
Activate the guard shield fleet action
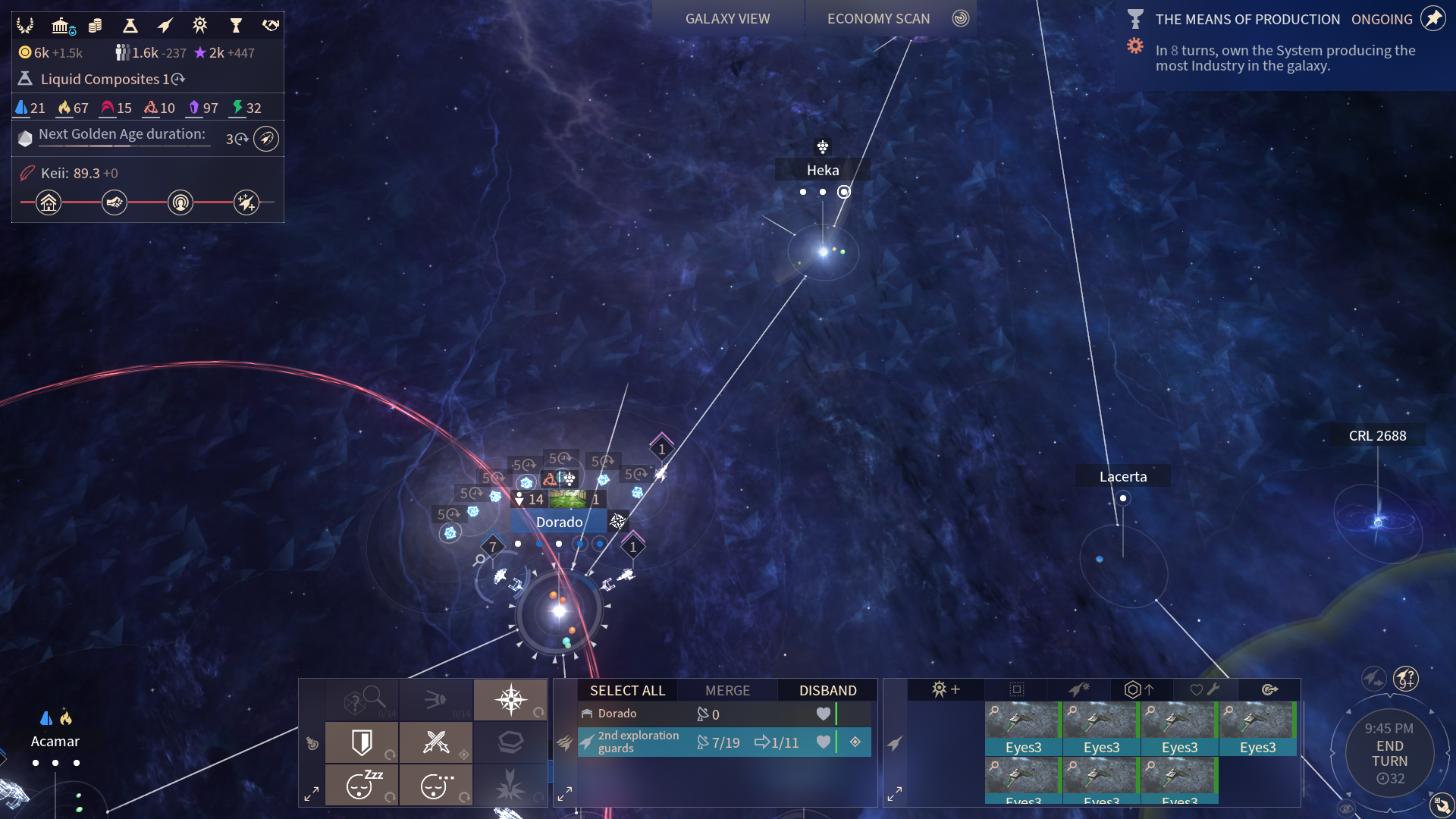click(362, 742)
